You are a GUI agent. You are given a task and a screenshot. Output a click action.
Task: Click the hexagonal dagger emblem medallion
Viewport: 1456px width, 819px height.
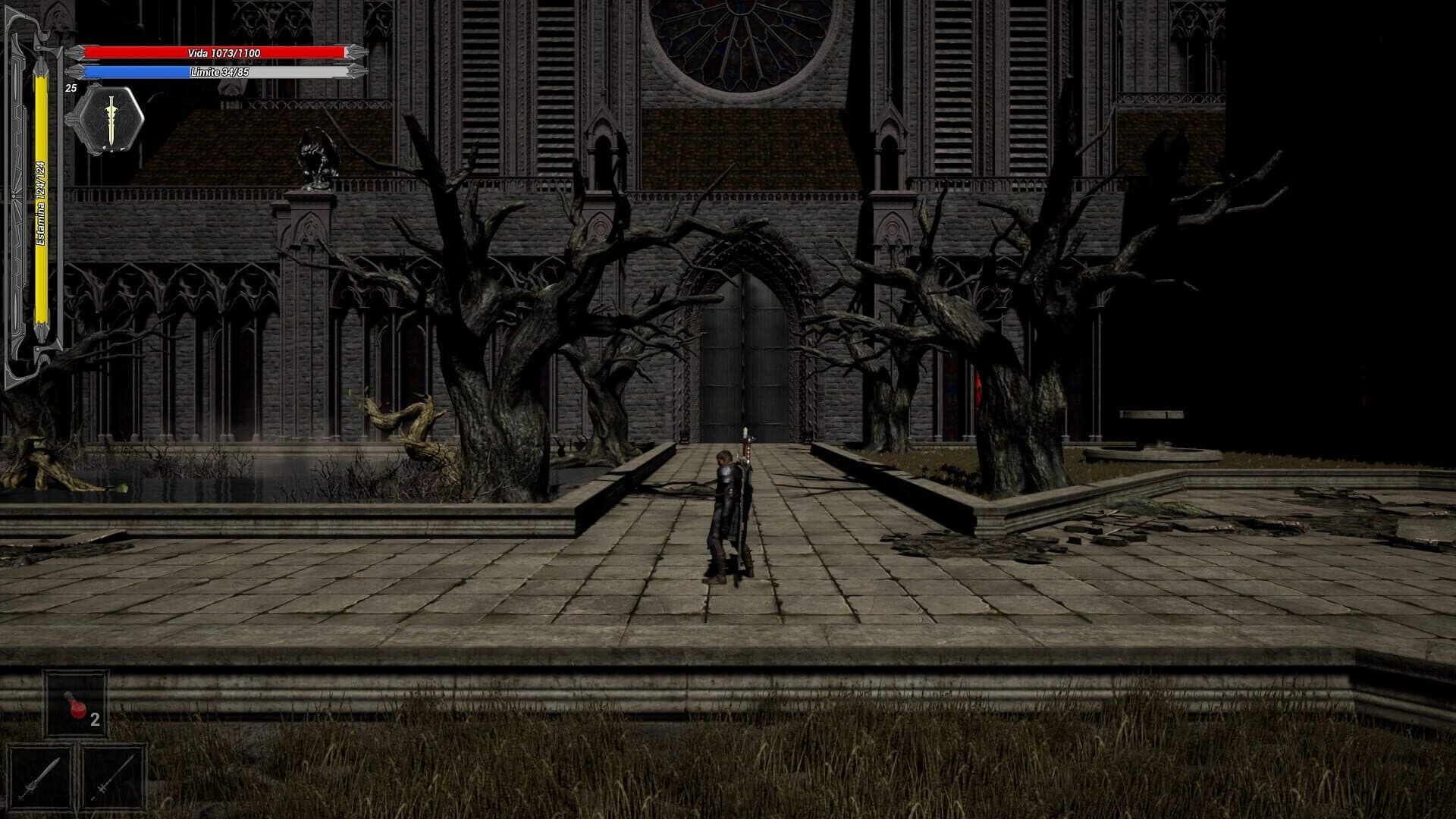tap(111, 120)
